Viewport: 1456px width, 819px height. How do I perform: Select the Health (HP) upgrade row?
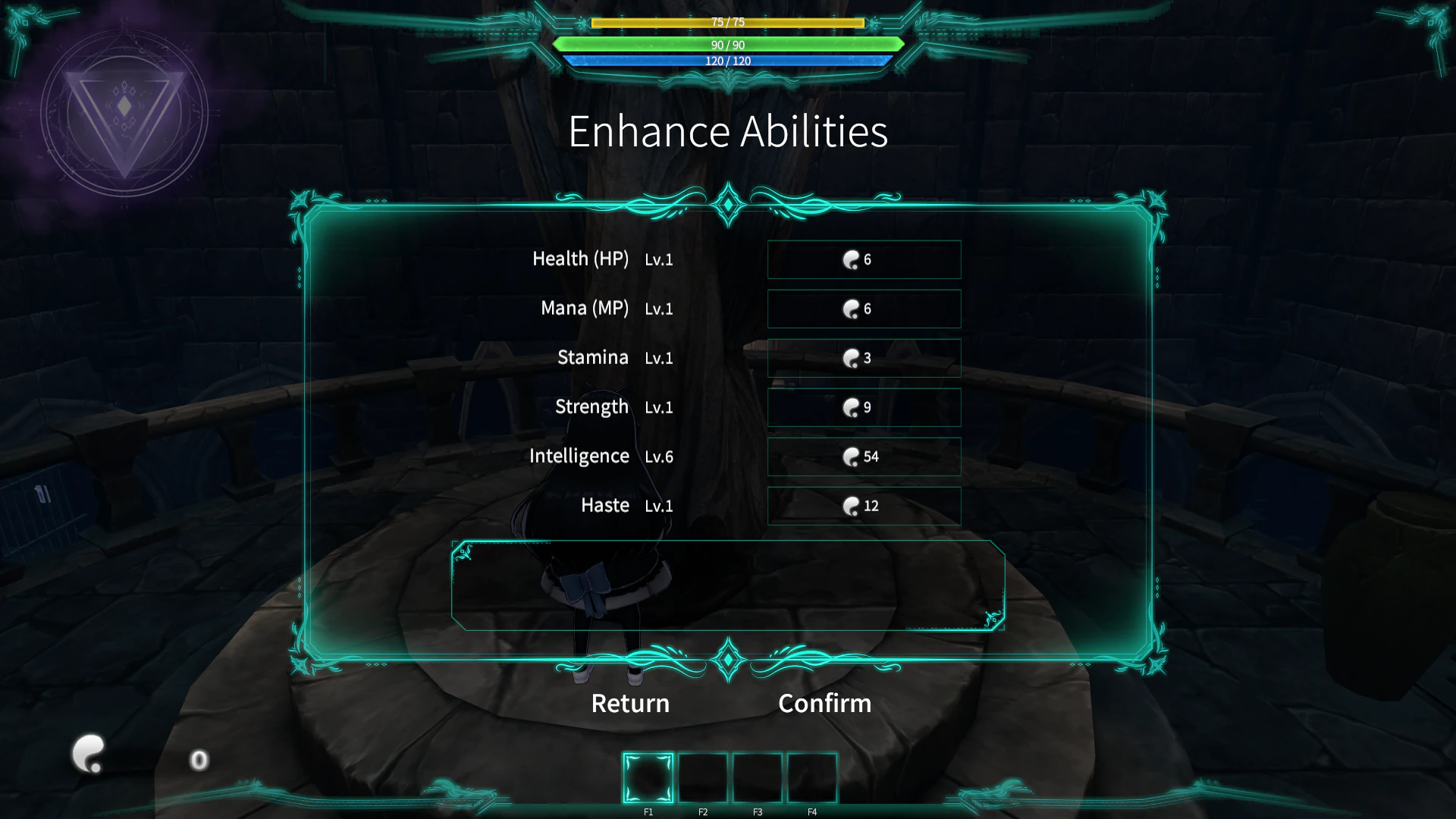pyautogui.click(x=864, y=259)
